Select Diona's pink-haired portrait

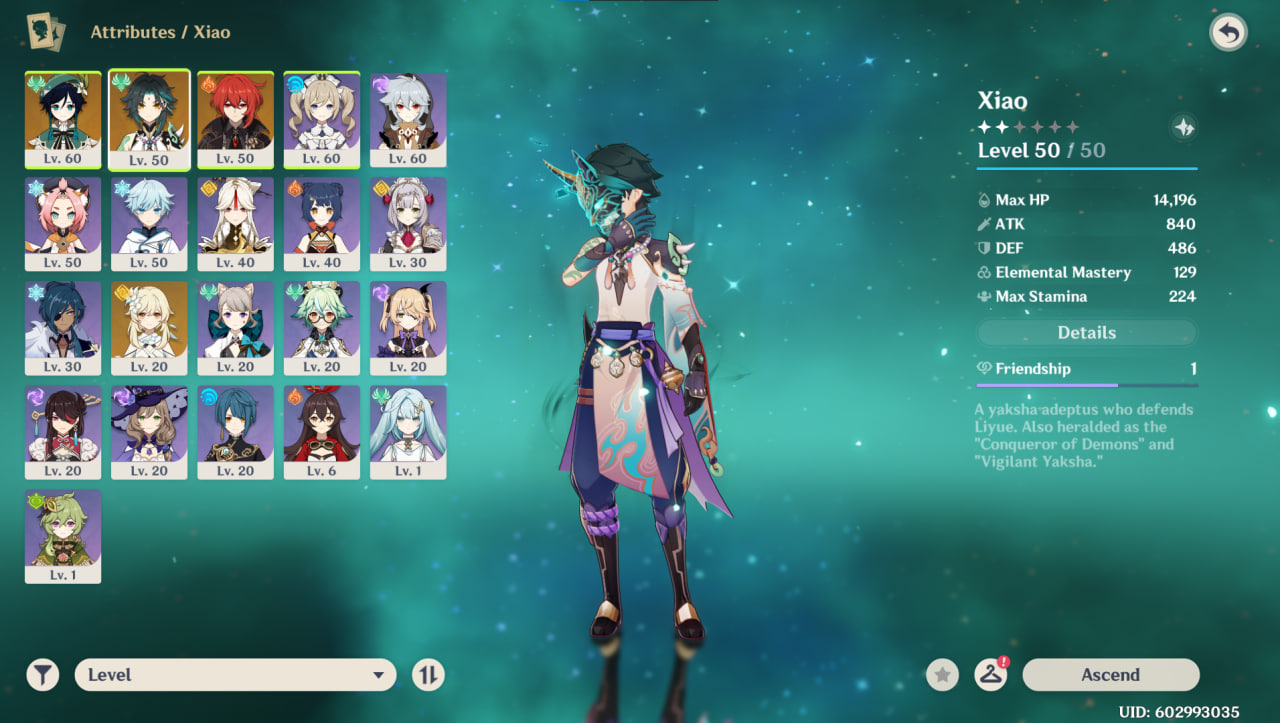(x=63, y=223)
